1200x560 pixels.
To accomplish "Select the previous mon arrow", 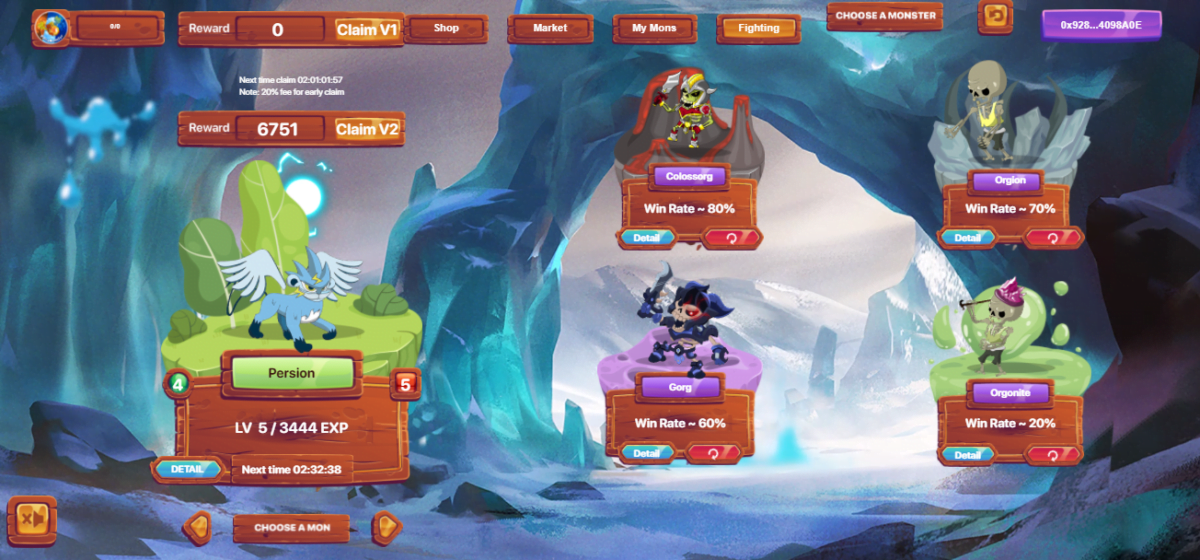I will (198, 526).
